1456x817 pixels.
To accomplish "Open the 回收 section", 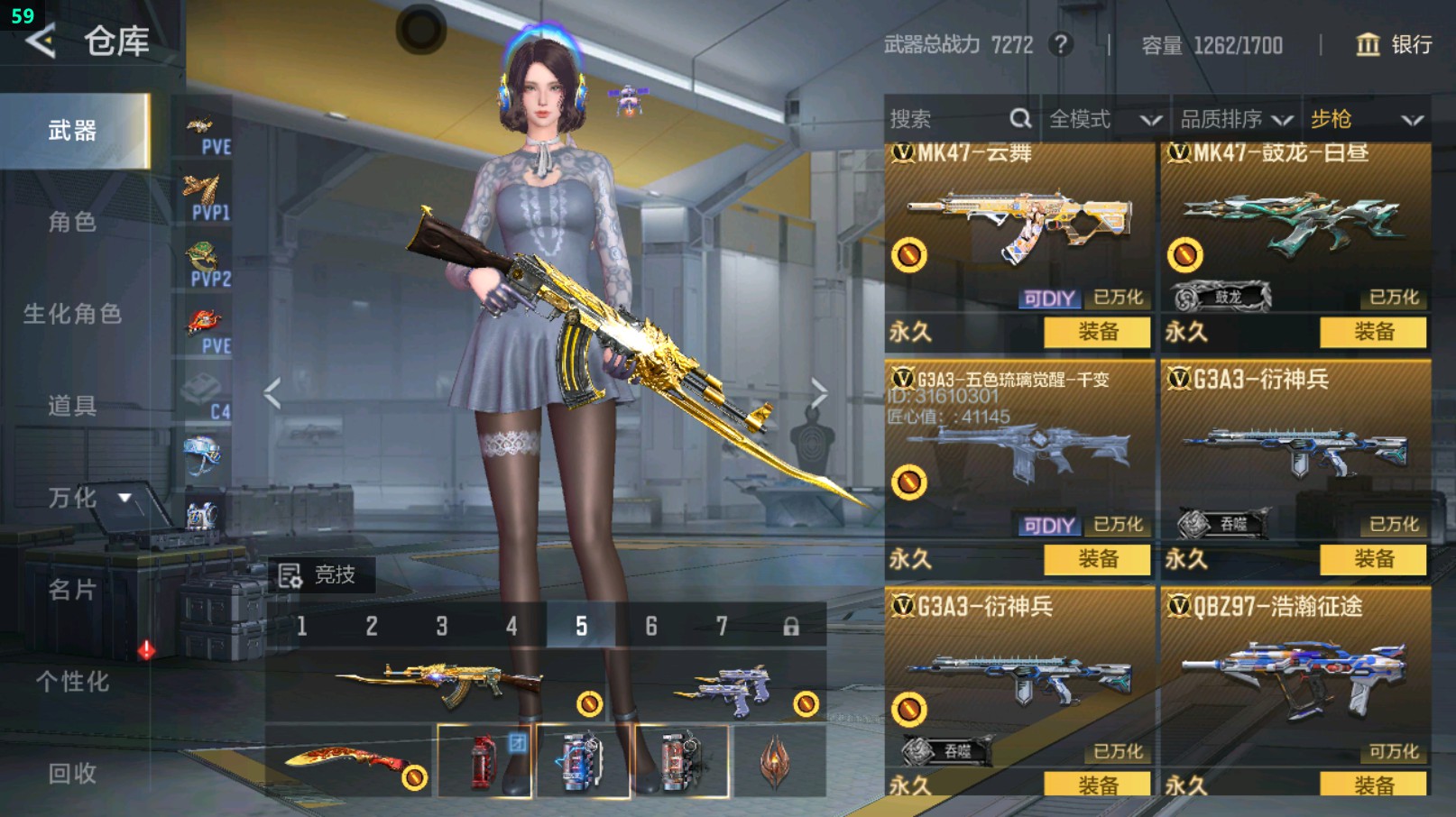I will (x=72, y=773).
